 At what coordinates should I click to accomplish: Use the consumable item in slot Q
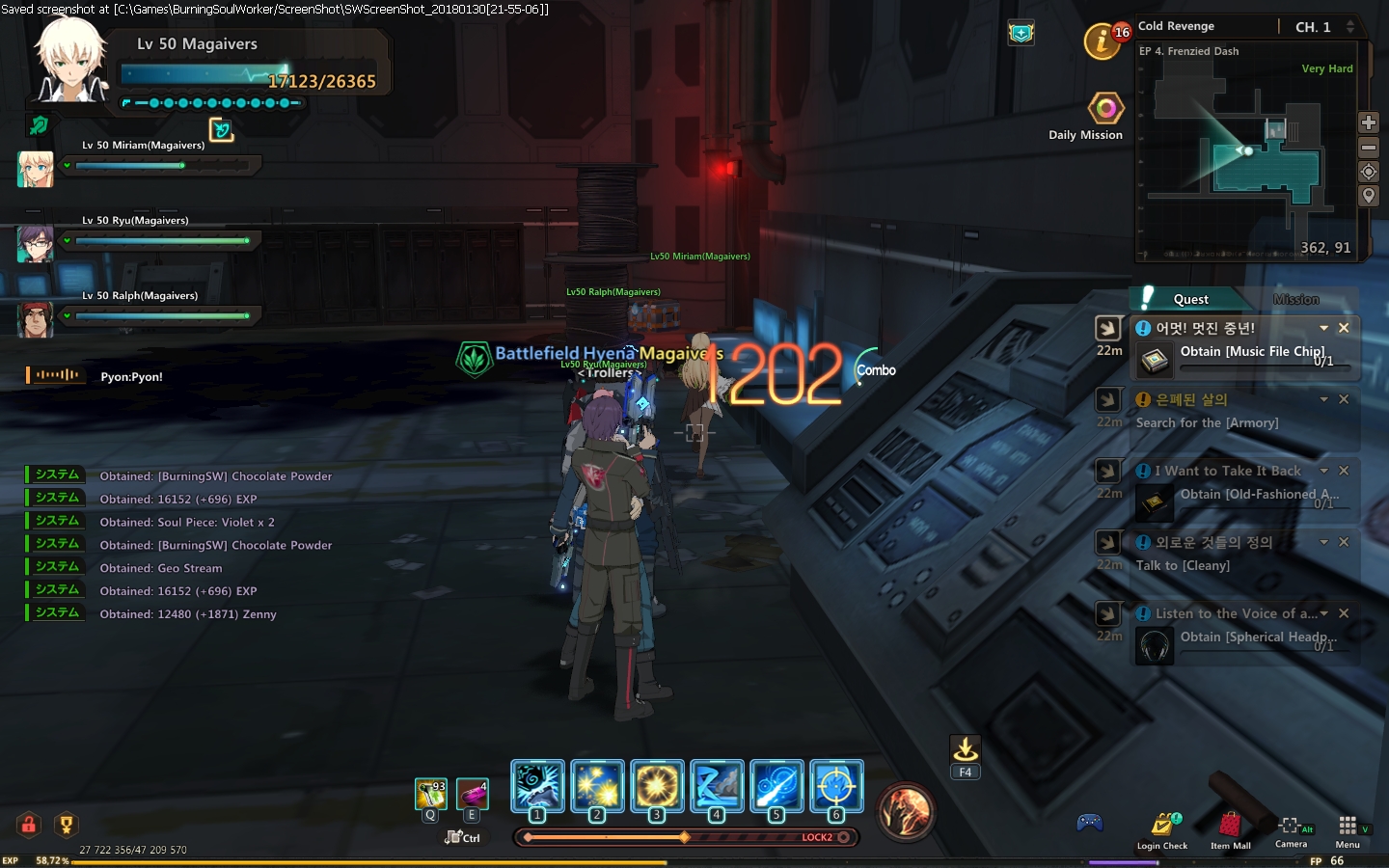click(x=430, y=794)
